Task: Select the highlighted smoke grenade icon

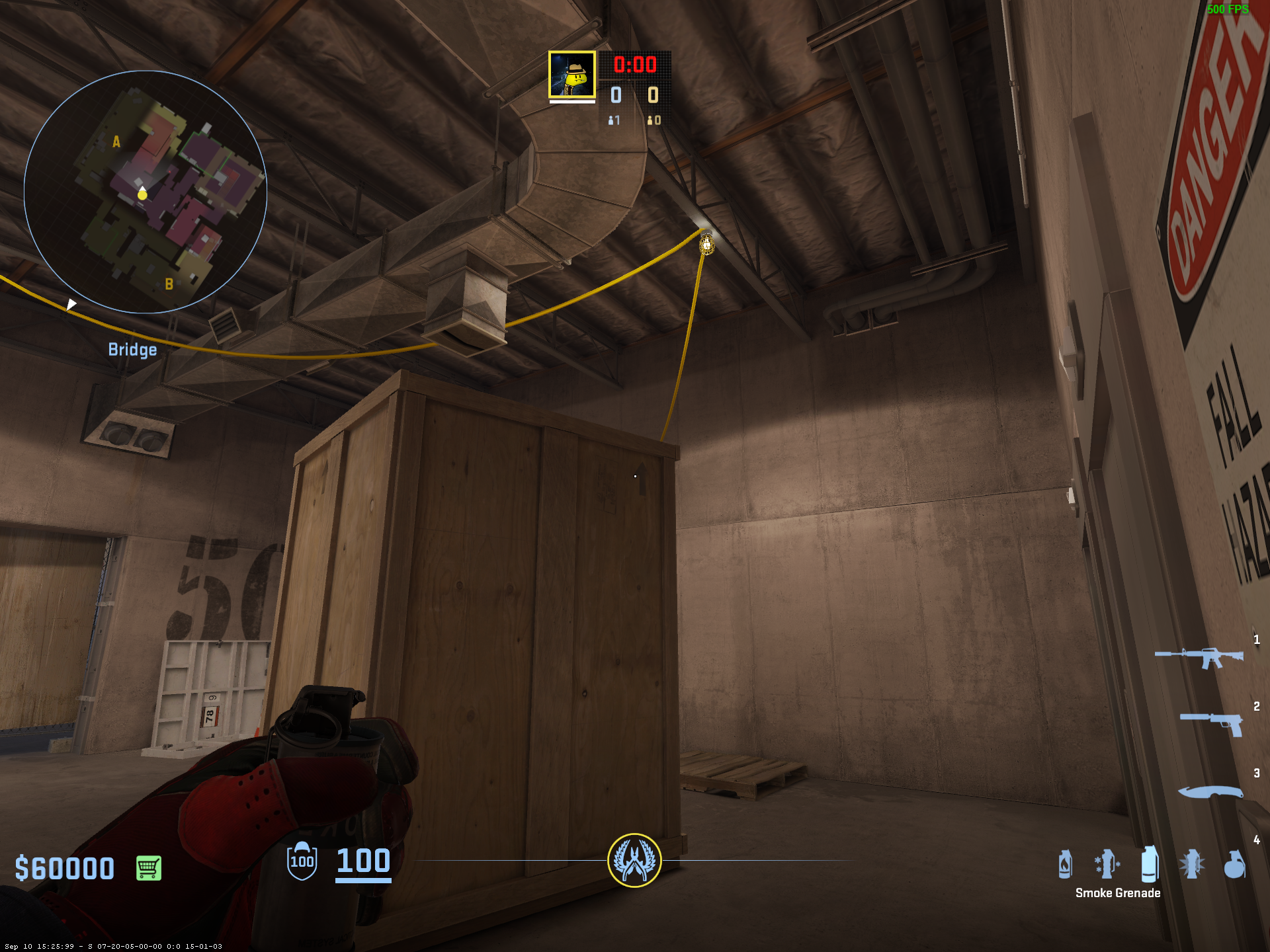Action: (x=1150, y=863)
